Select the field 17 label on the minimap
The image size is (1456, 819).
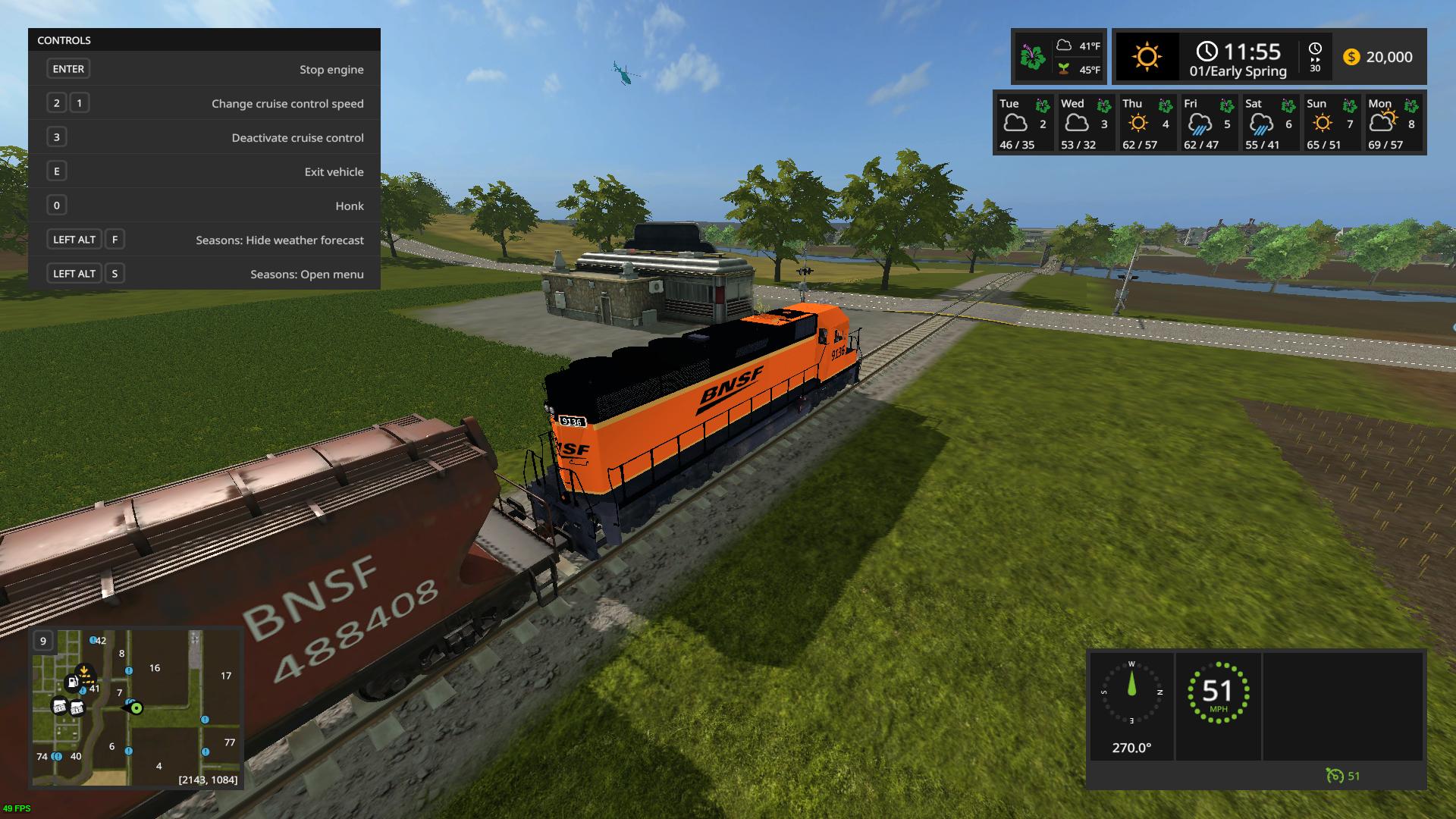226,676
